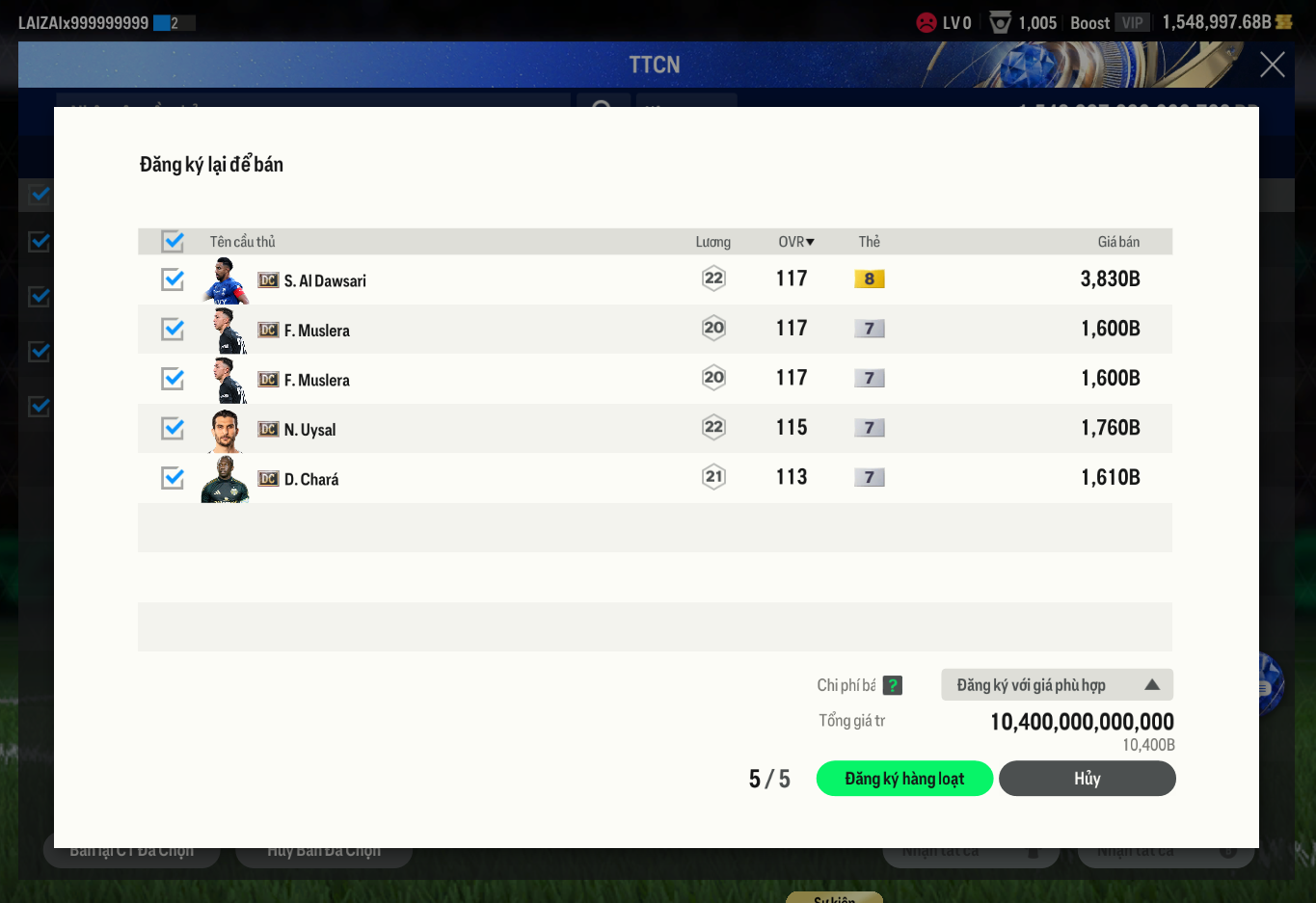Click the green question mark help icon
1316x903 pixels.
pos(893,685)
